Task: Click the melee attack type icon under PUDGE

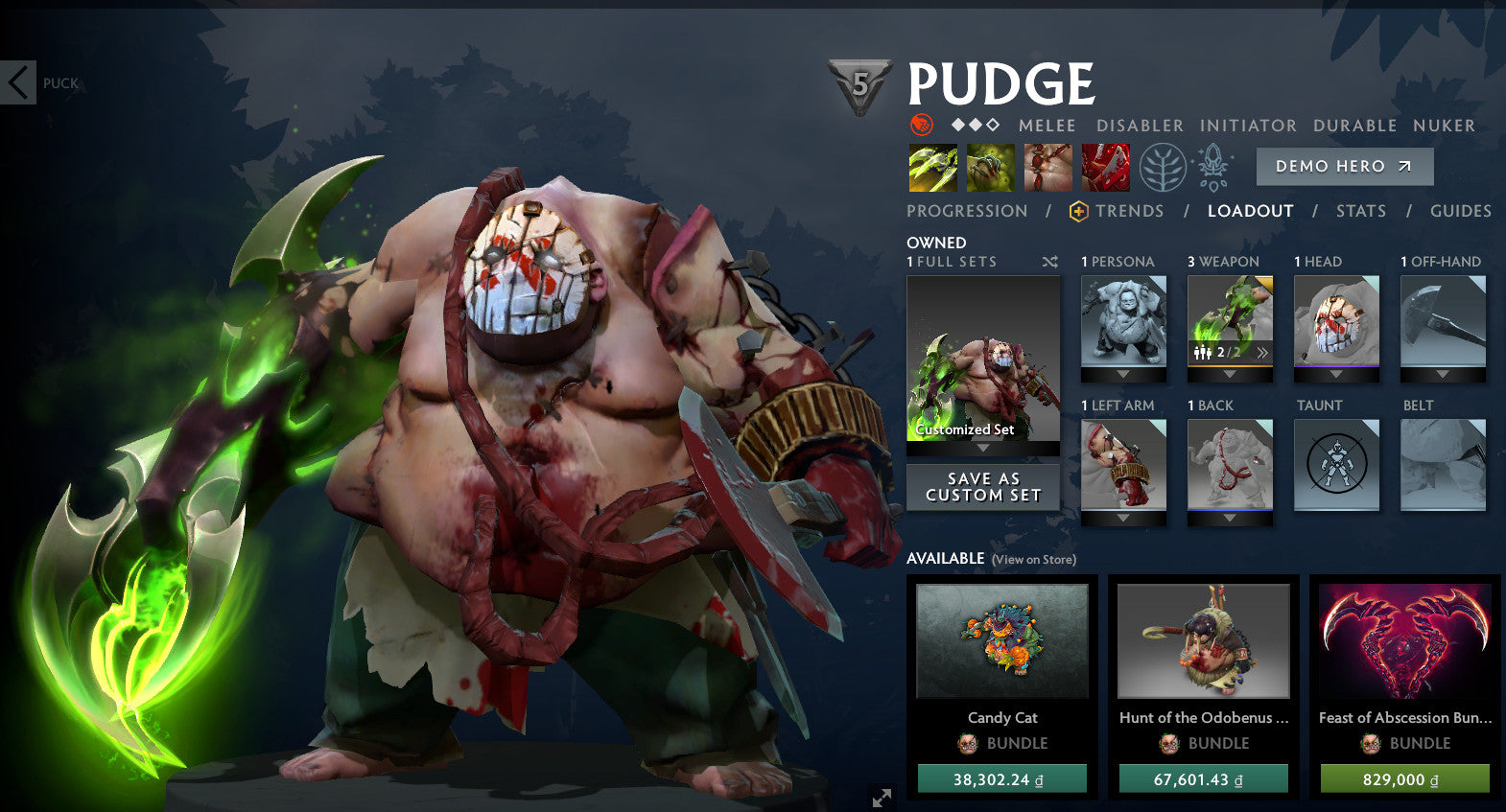Action: (919, 125)
